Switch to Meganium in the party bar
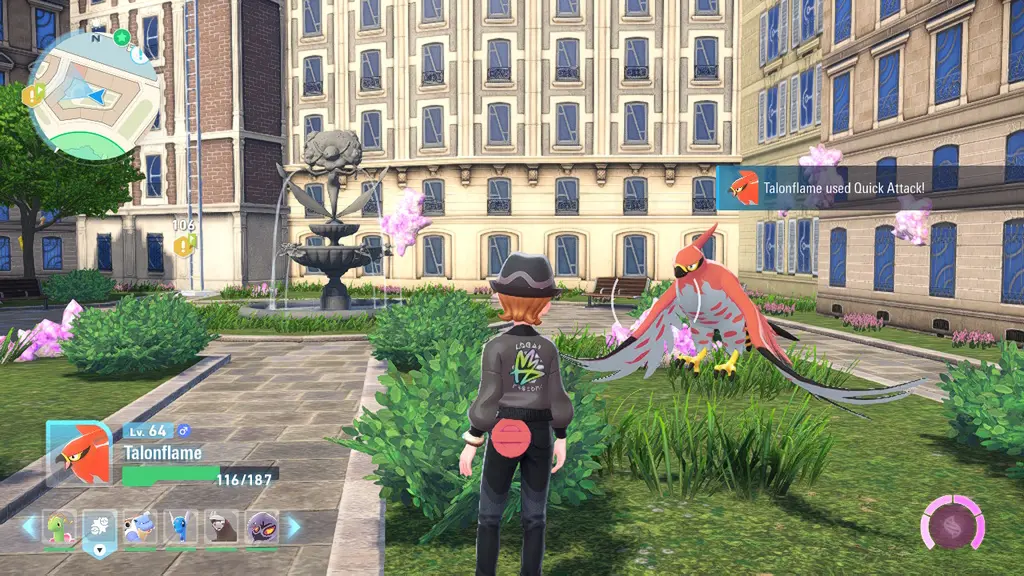The height and width of the screenshot is (576, 1024). tap(59, 525)
